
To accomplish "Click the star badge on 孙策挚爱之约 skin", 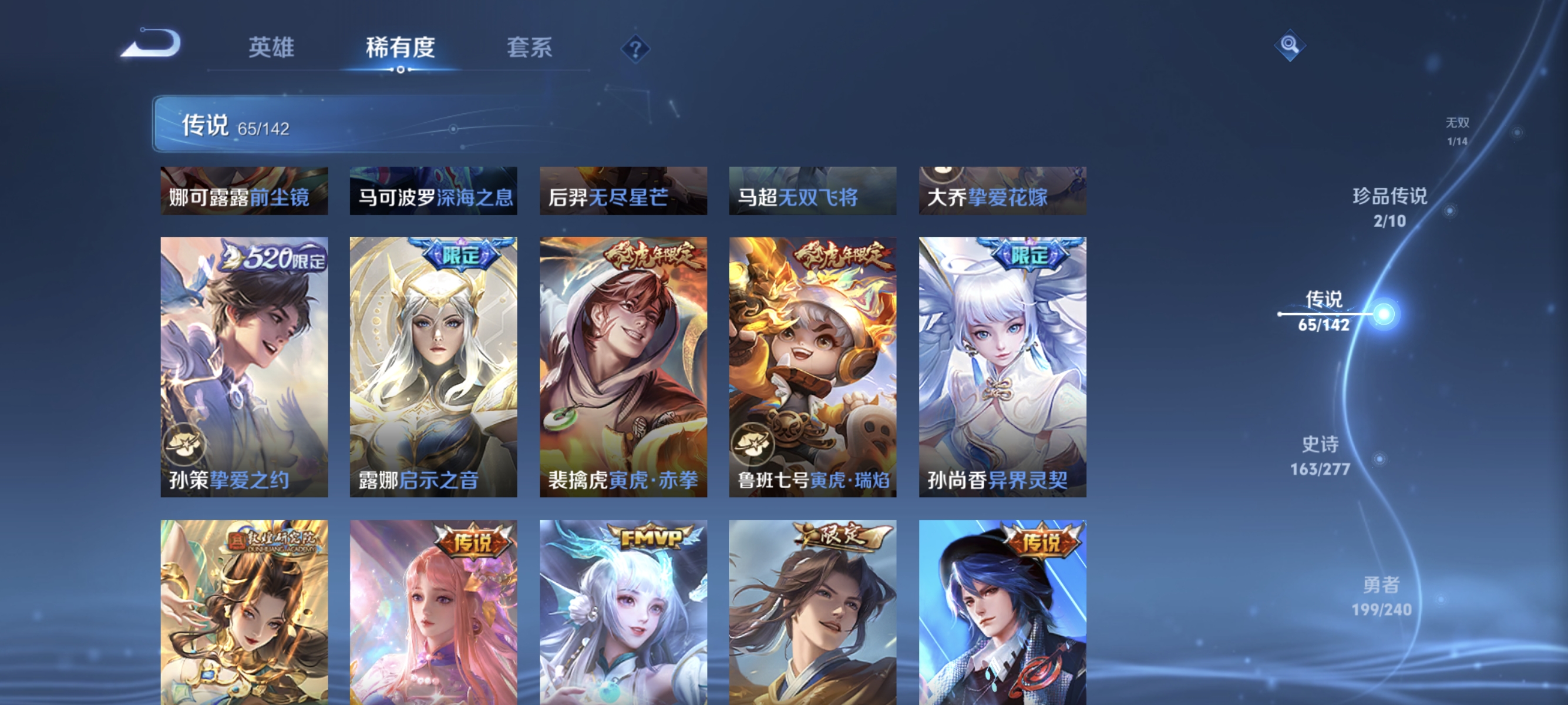I will tap(186, 445).
